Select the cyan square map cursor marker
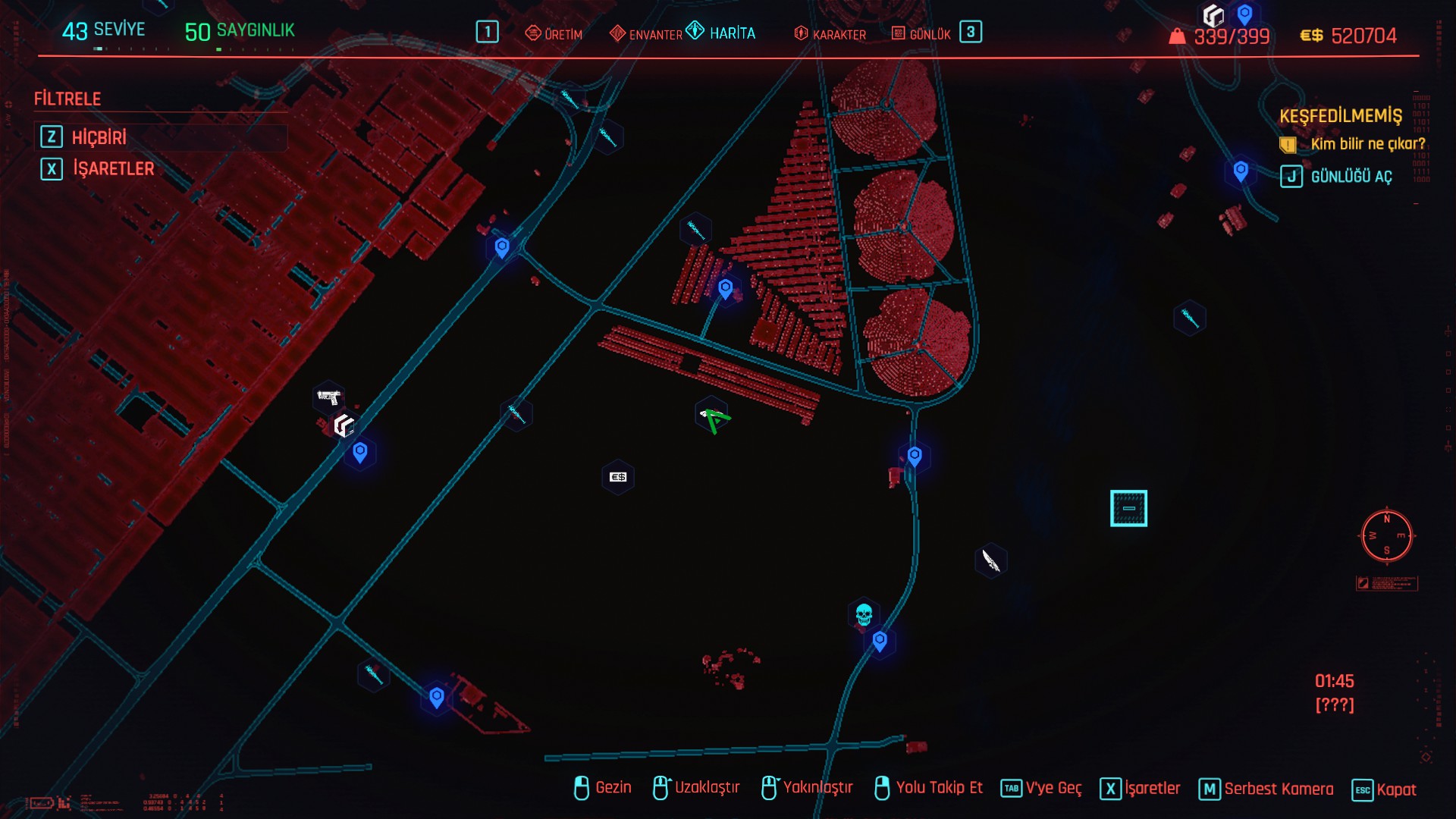 1128,508
